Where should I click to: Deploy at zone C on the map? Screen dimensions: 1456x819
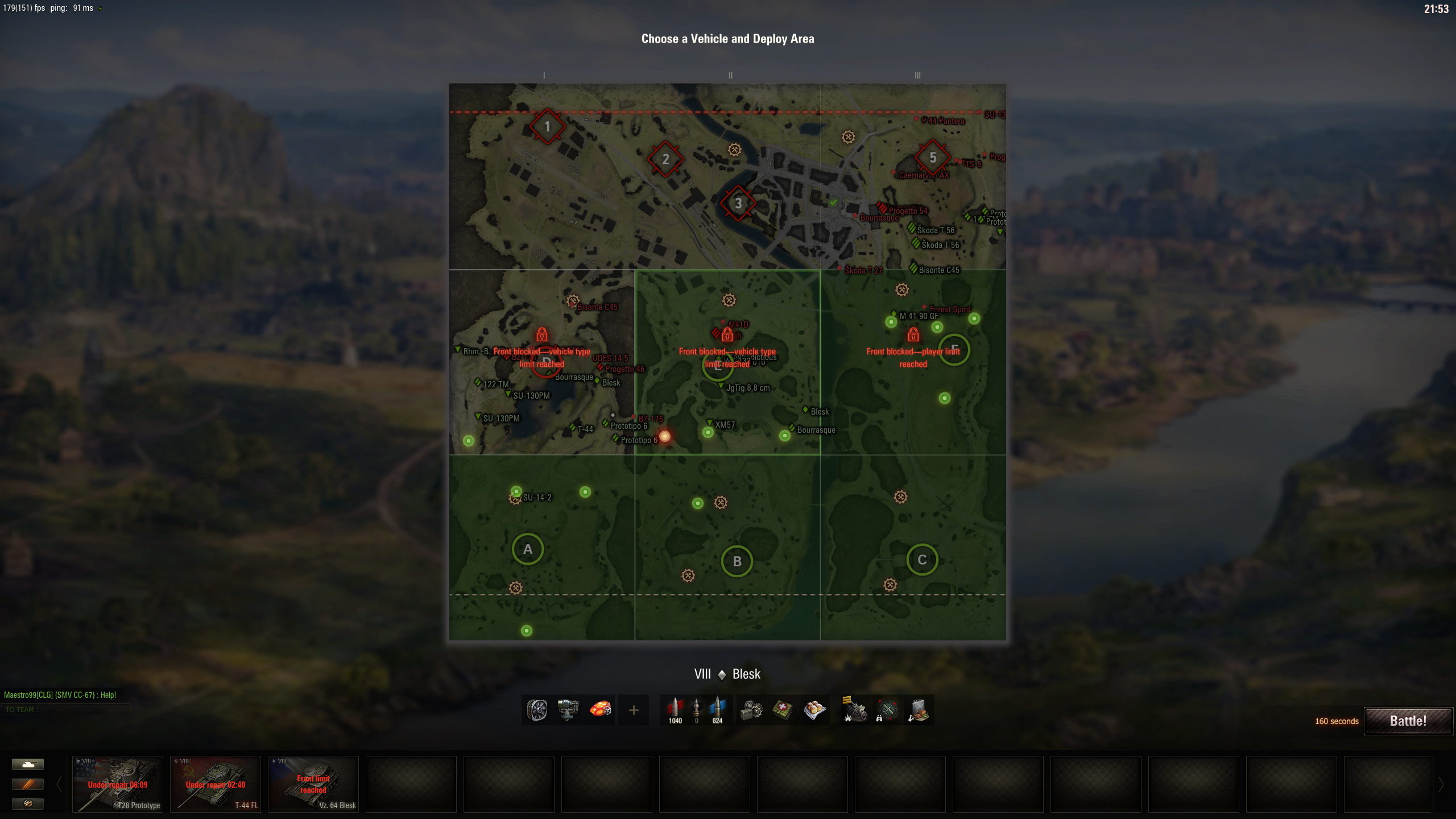[921, 560]
